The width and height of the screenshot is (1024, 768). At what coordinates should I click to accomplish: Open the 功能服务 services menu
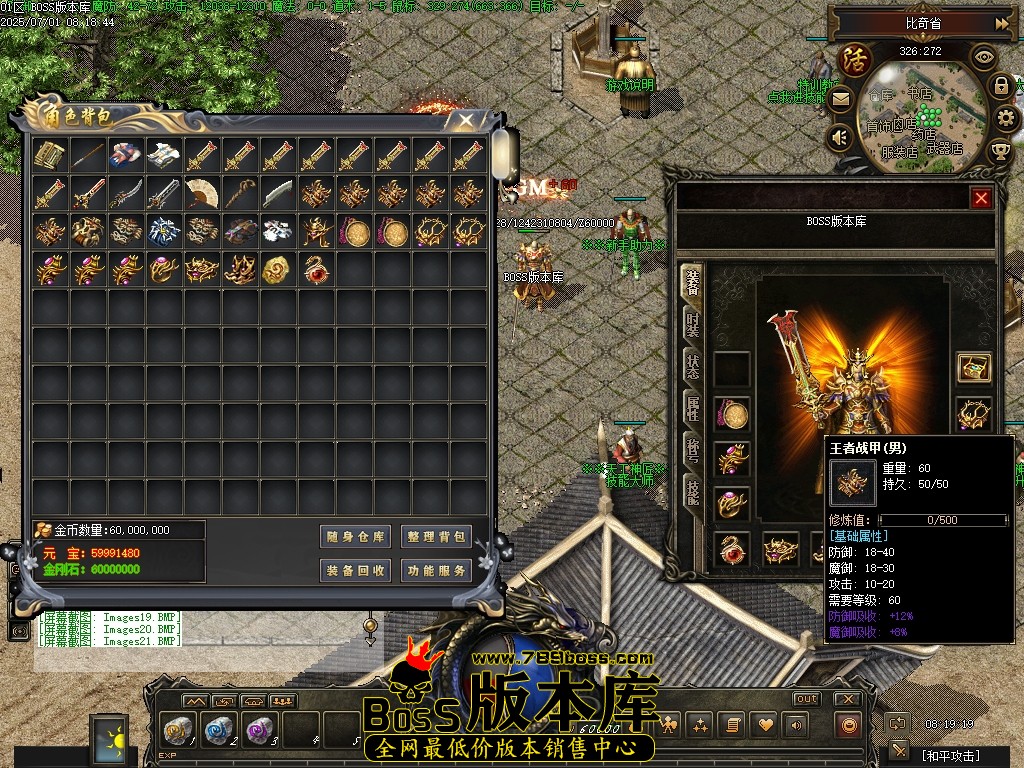pos(436,571)
